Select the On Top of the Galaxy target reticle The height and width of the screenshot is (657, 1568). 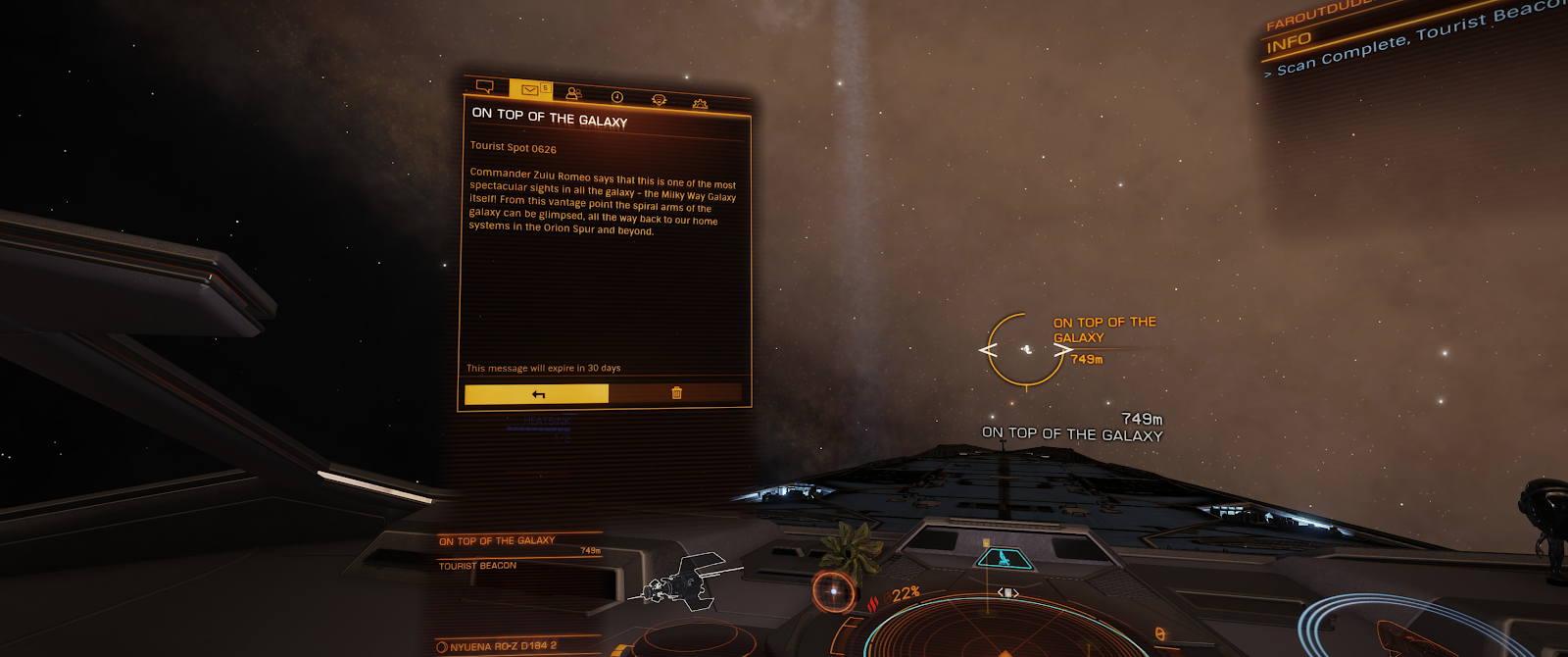pyautogui.click(x=1026, y=349)
